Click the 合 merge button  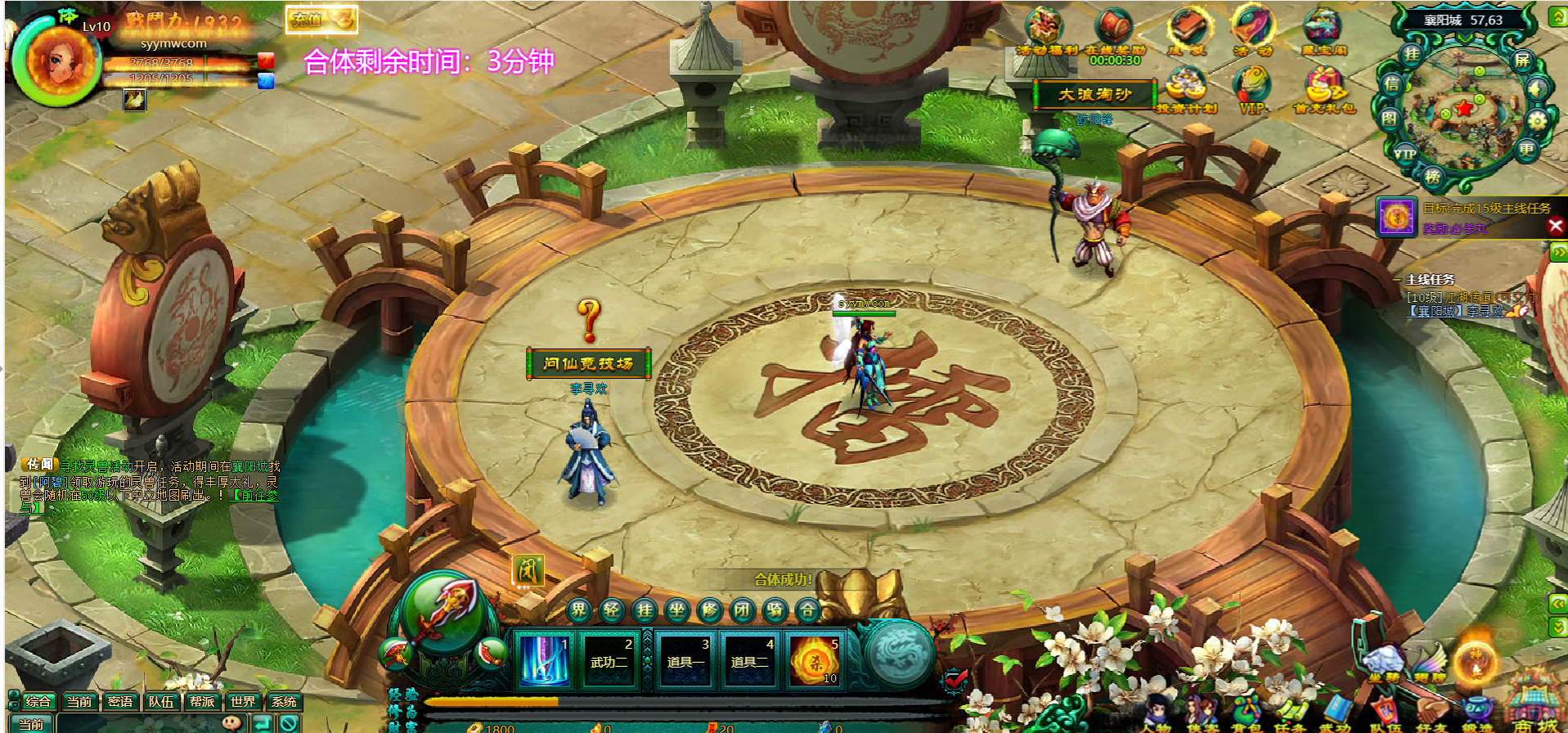pyautogui.click(x=807, y=609)
